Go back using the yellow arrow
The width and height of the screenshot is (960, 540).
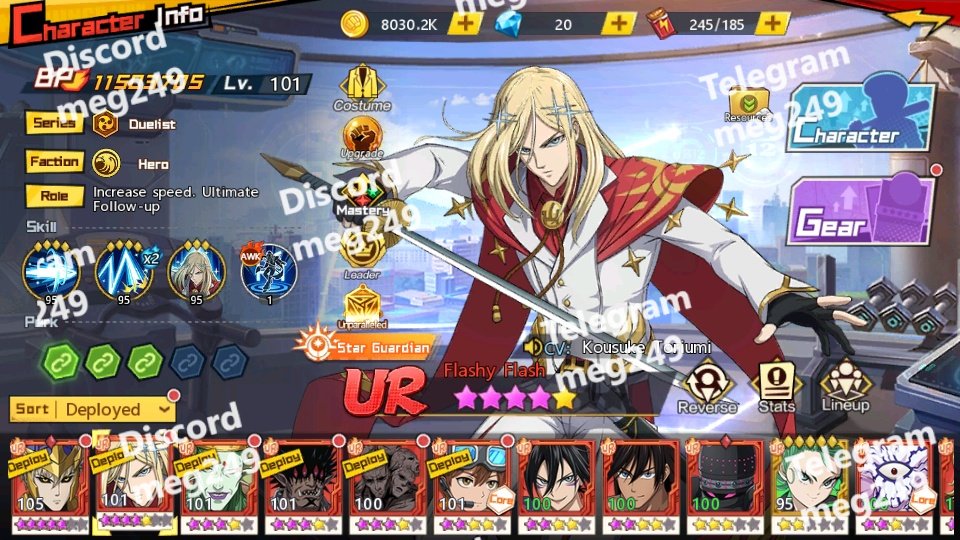point(921,20)
